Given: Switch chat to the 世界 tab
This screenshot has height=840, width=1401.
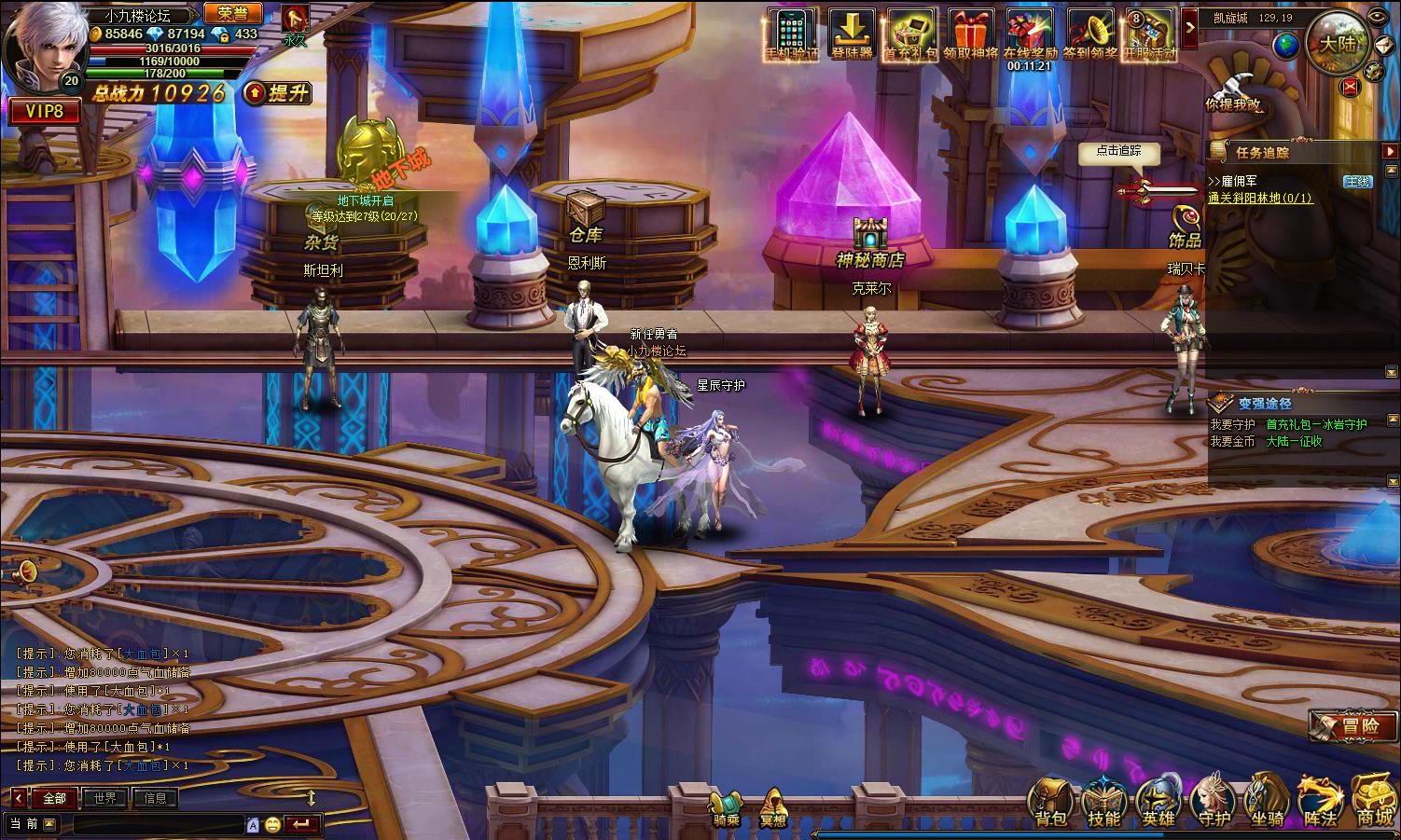Looking at the screenshot, I should (x=105, y=798).
